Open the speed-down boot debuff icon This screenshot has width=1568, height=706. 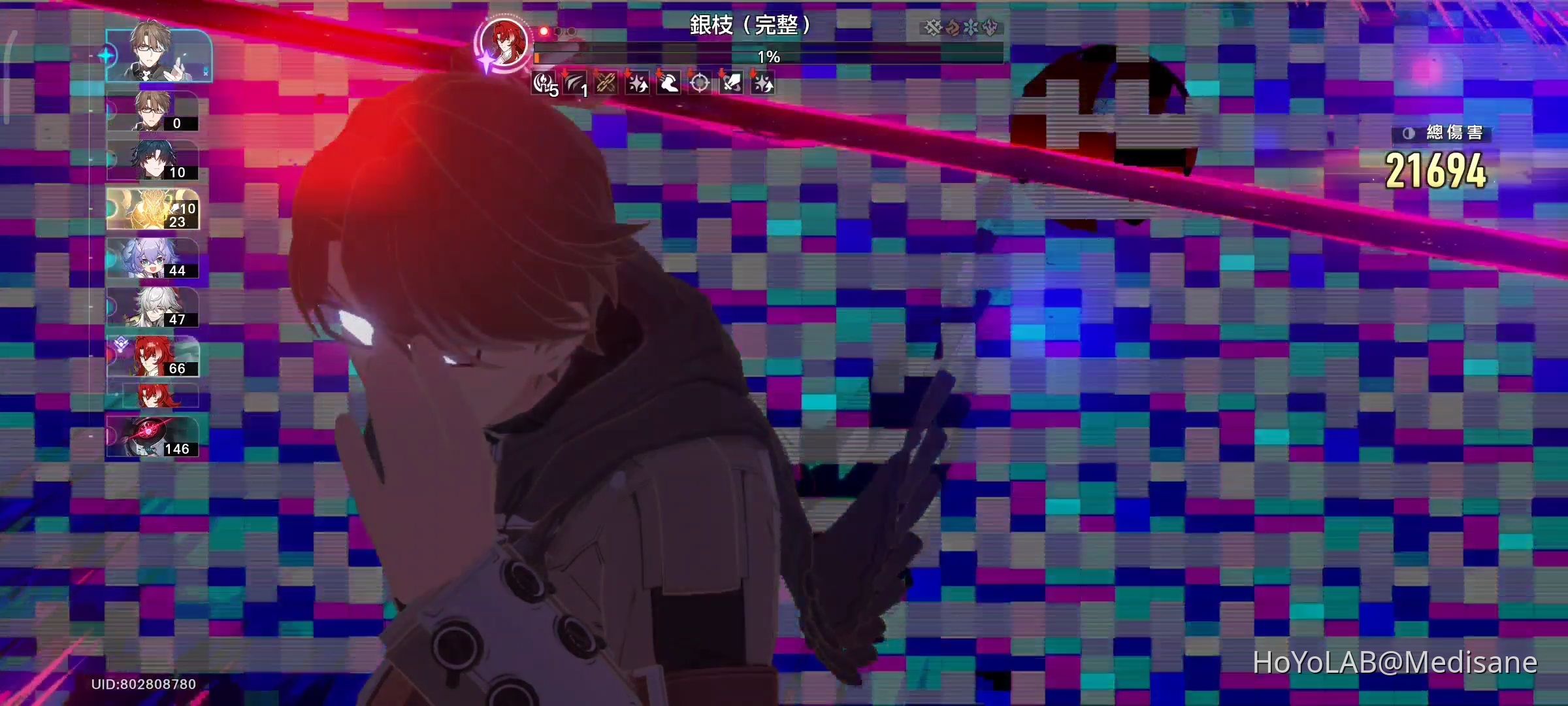coord(668,84)
